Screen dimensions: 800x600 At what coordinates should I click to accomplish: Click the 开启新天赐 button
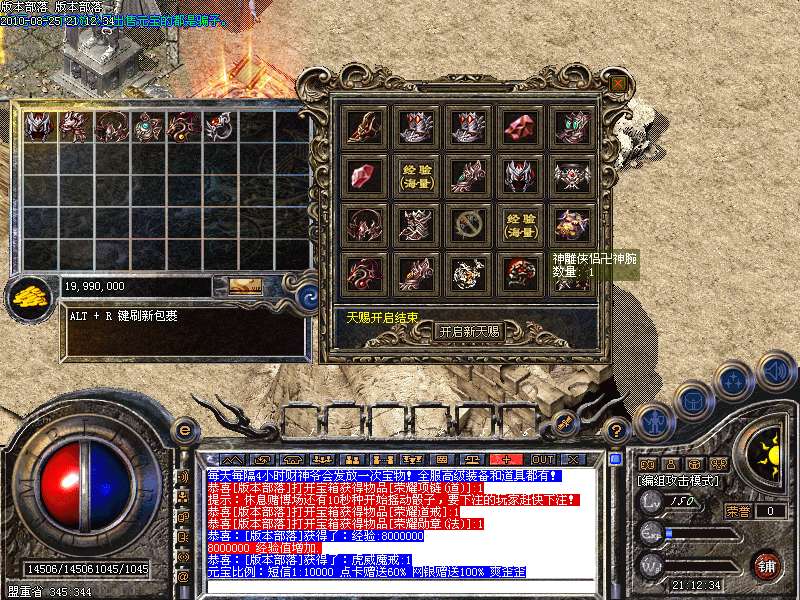(x=469, y=332)
